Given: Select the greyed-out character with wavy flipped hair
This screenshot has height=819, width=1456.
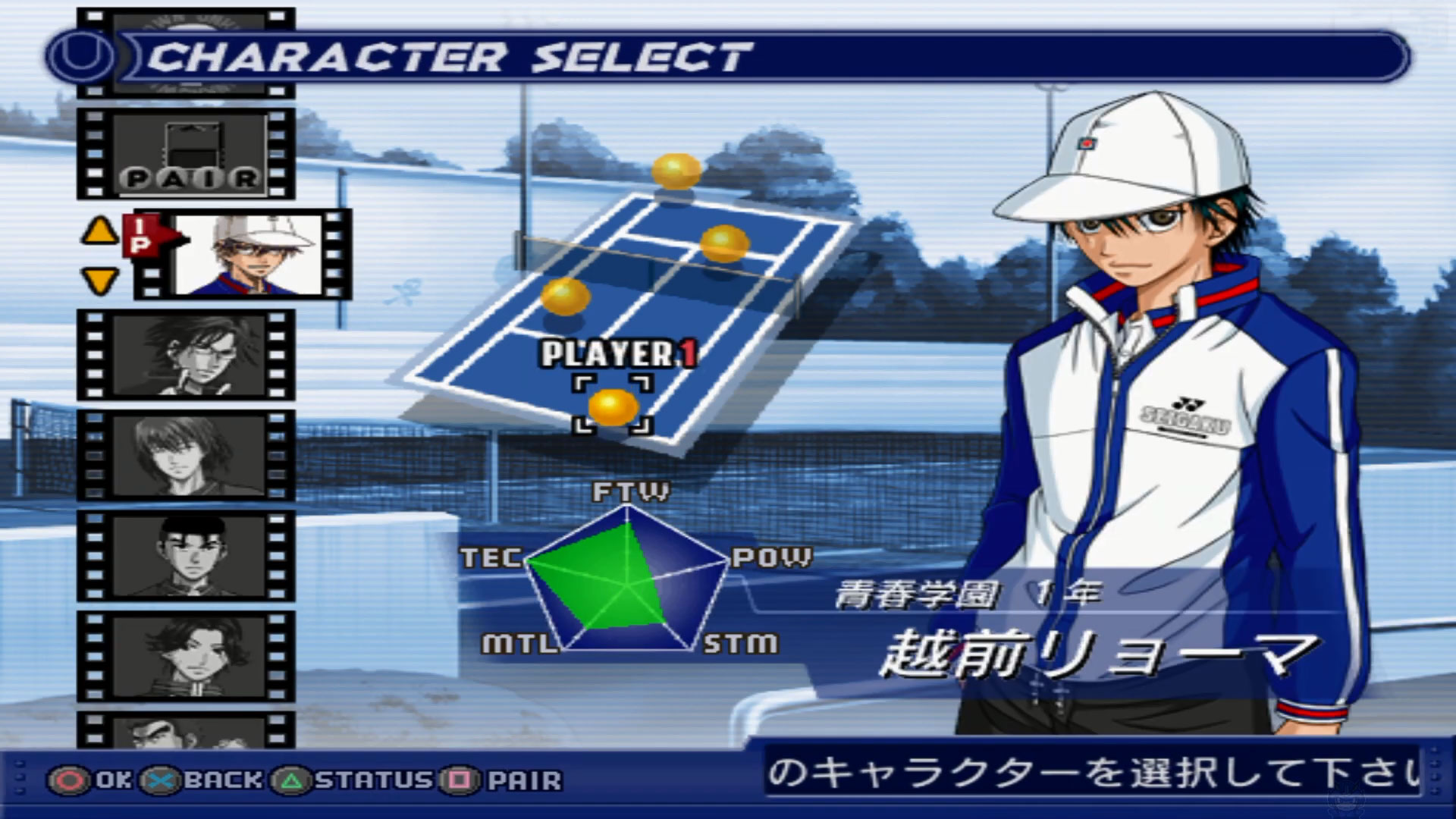Looking at the screenshot, I should pos(187,657).
